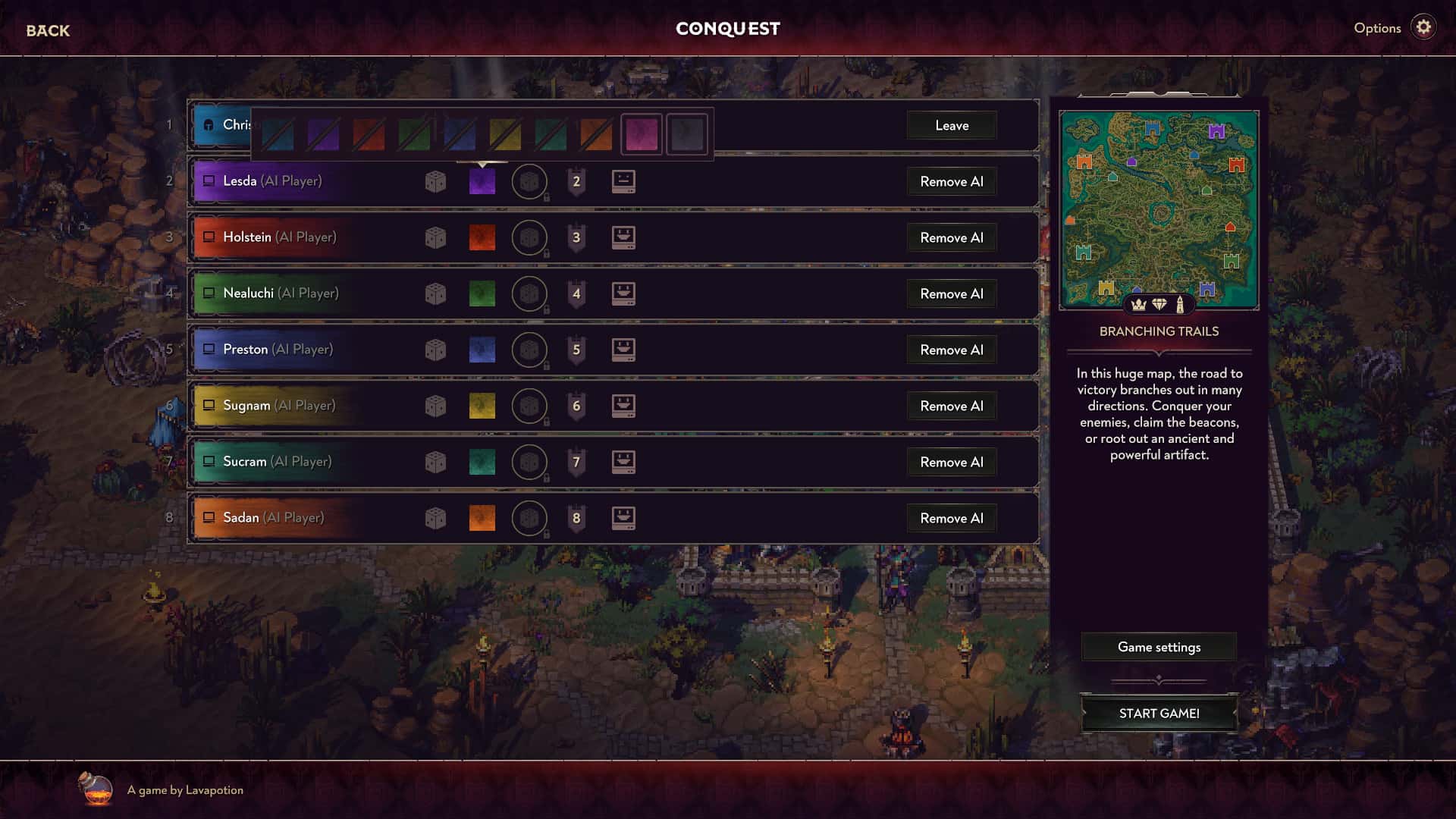Toggle Sucram's team shield number

point(576,462)
